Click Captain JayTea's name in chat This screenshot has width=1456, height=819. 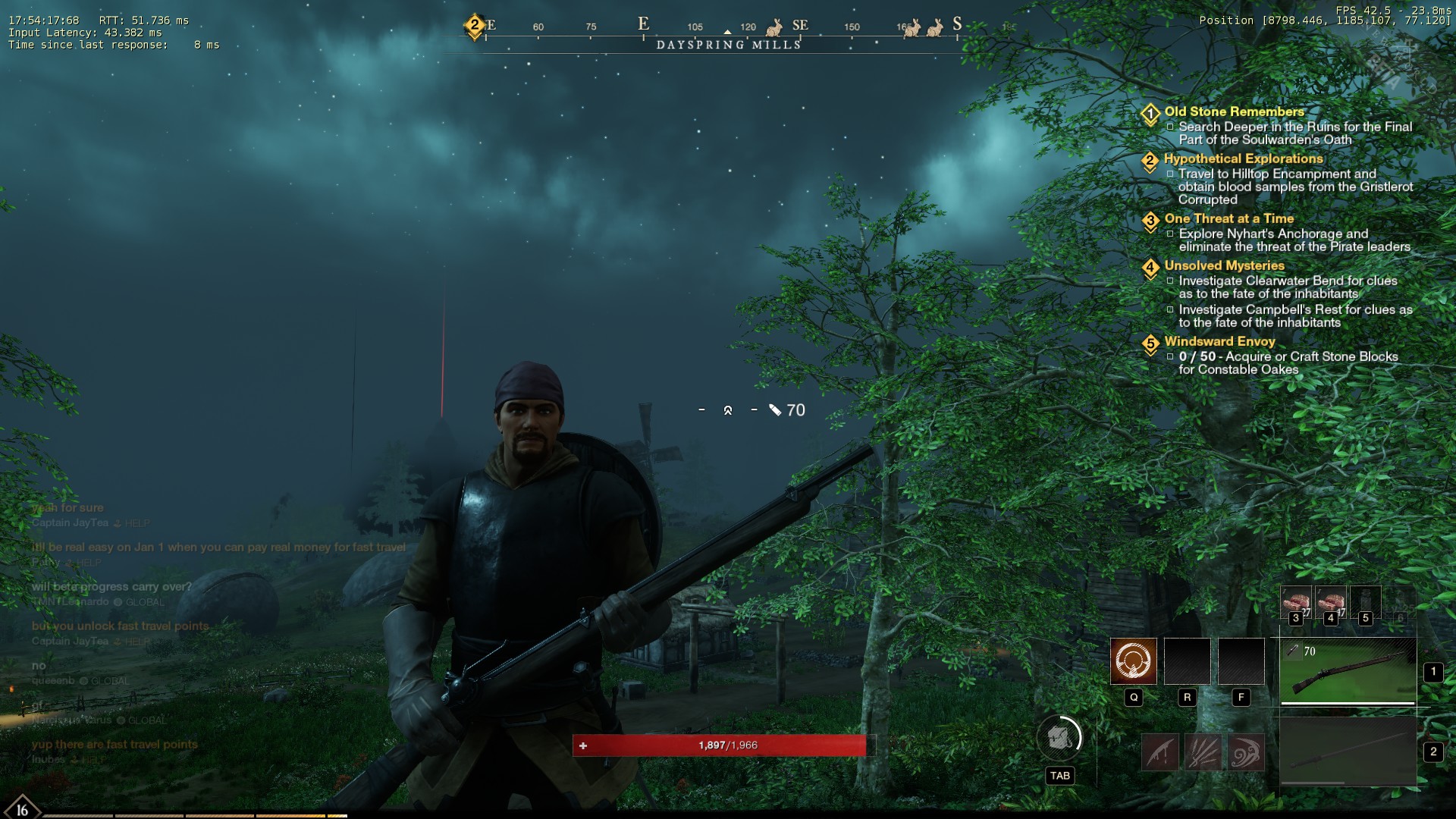pos(70,523)
